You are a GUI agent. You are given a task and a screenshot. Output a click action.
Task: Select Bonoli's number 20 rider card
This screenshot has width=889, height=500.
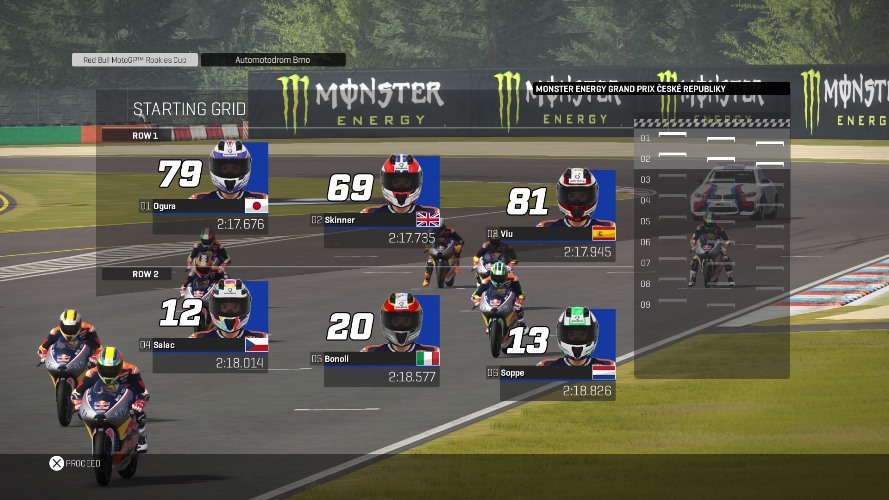382,340
